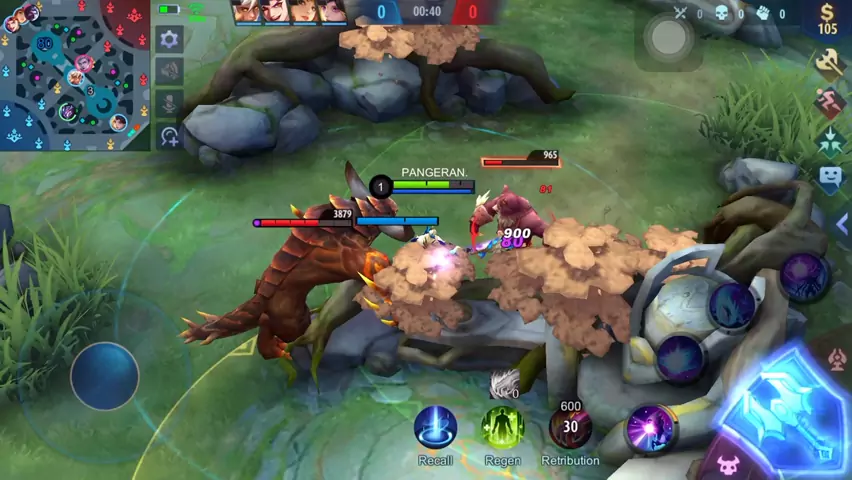The height and width of the screenshot is (480, 852).
Task: Send the converging arrows gather command
Action: click(829, 139)
